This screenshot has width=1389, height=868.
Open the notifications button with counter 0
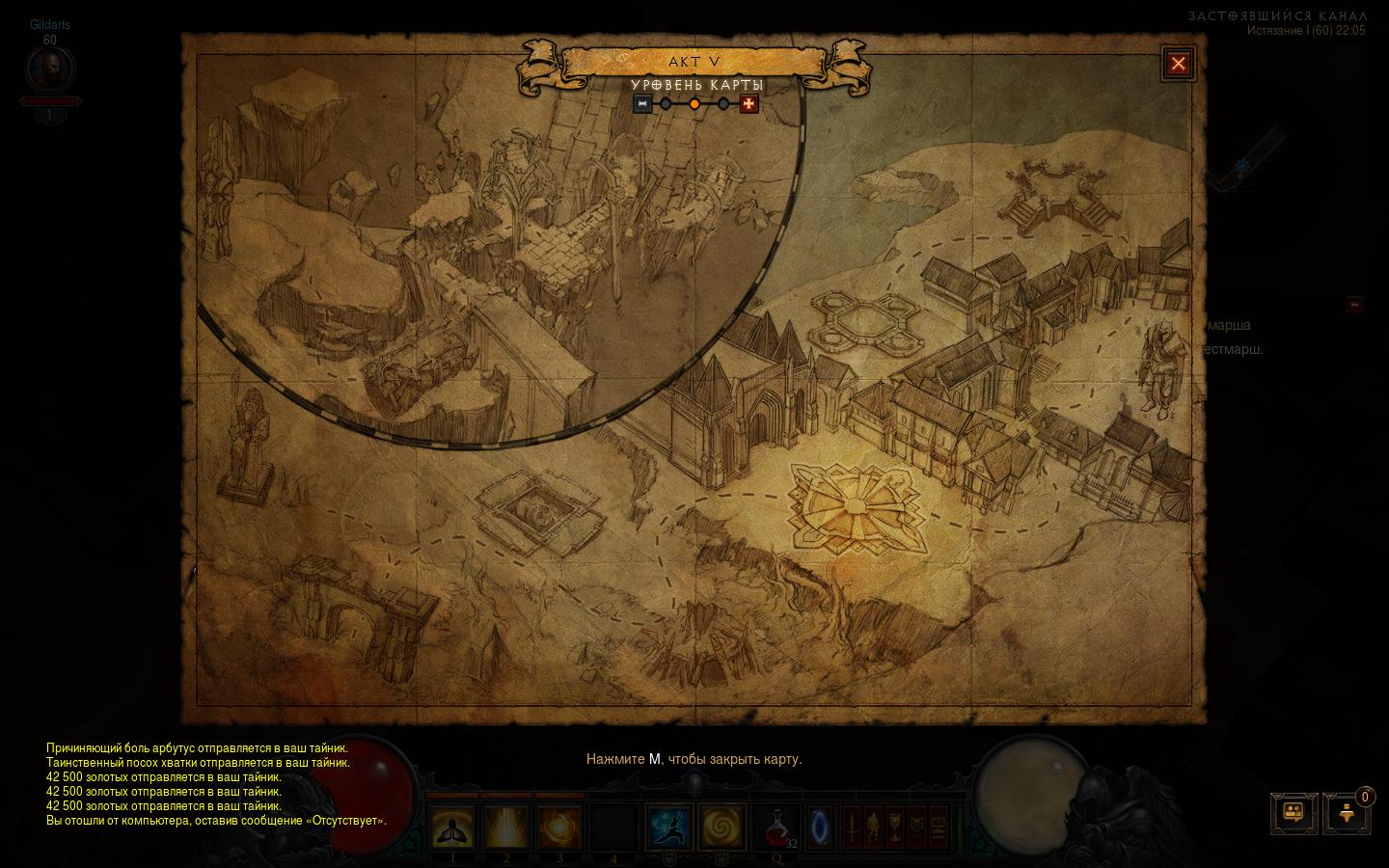1347,813
